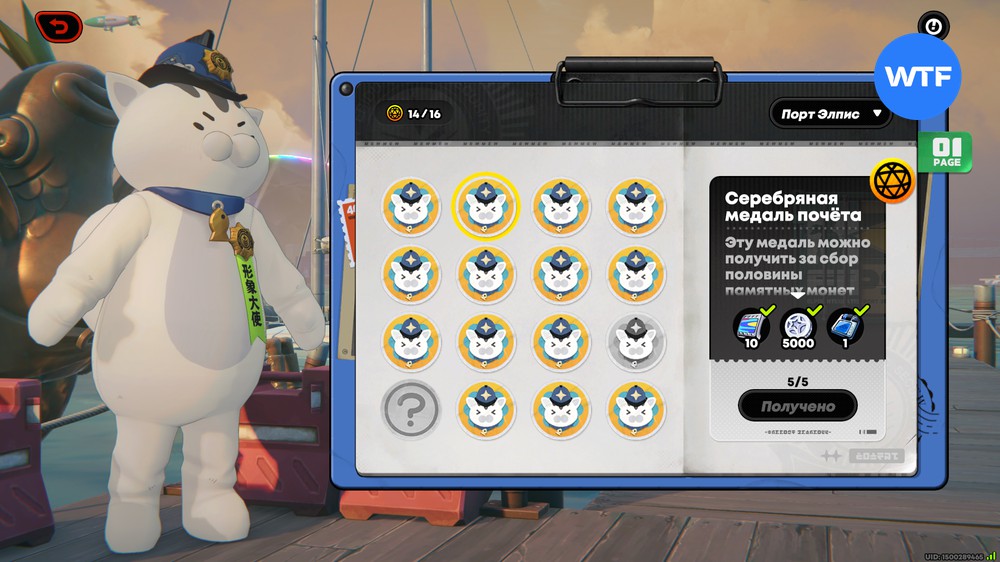This screenshot has height=562, width=1000.
Task: Inspect the reward item with quantity 10
Action: point(749,327)
